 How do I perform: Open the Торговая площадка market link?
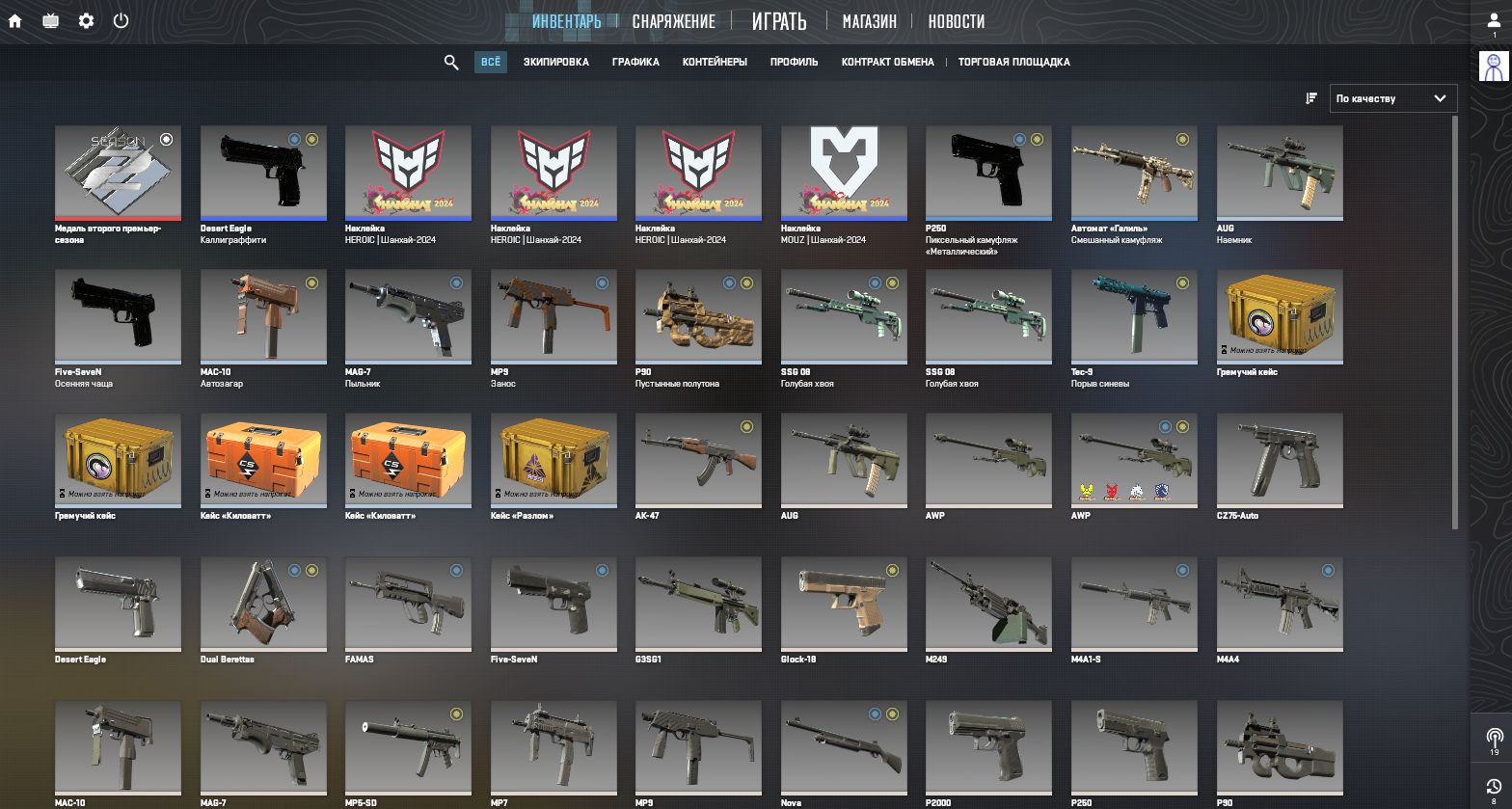click(x=1013, y=63)
